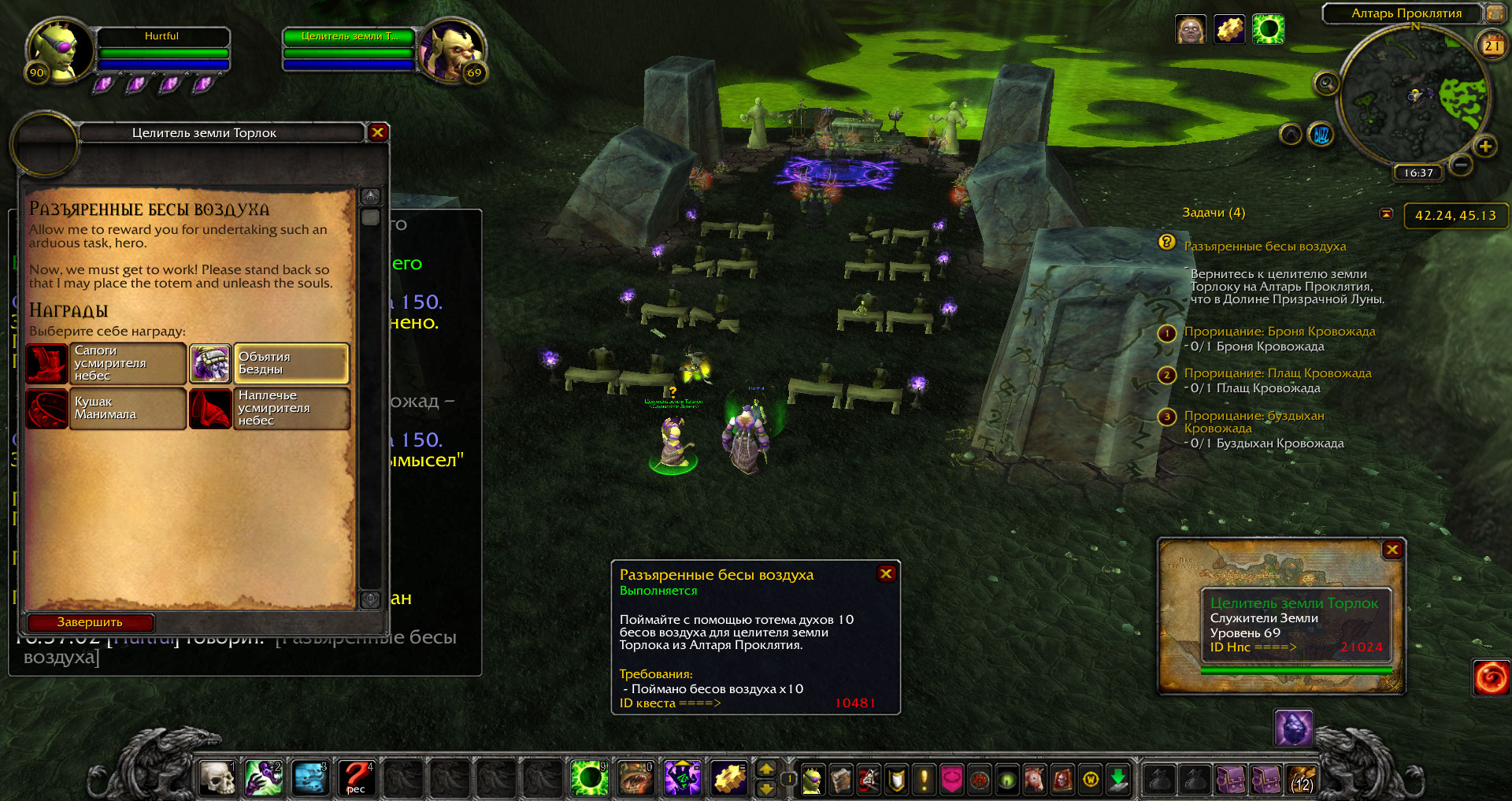Close the Разъяренные бесы воздуха tooltip panel
1512x801 pixels.
tap(886, 573)
